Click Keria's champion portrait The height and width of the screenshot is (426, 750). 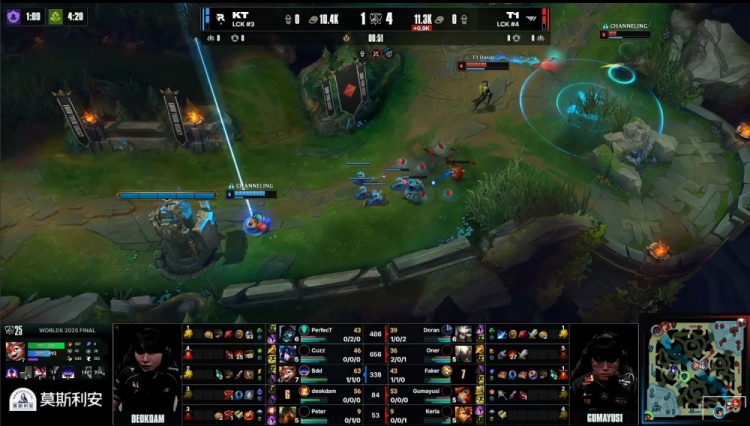click(464, 412)
